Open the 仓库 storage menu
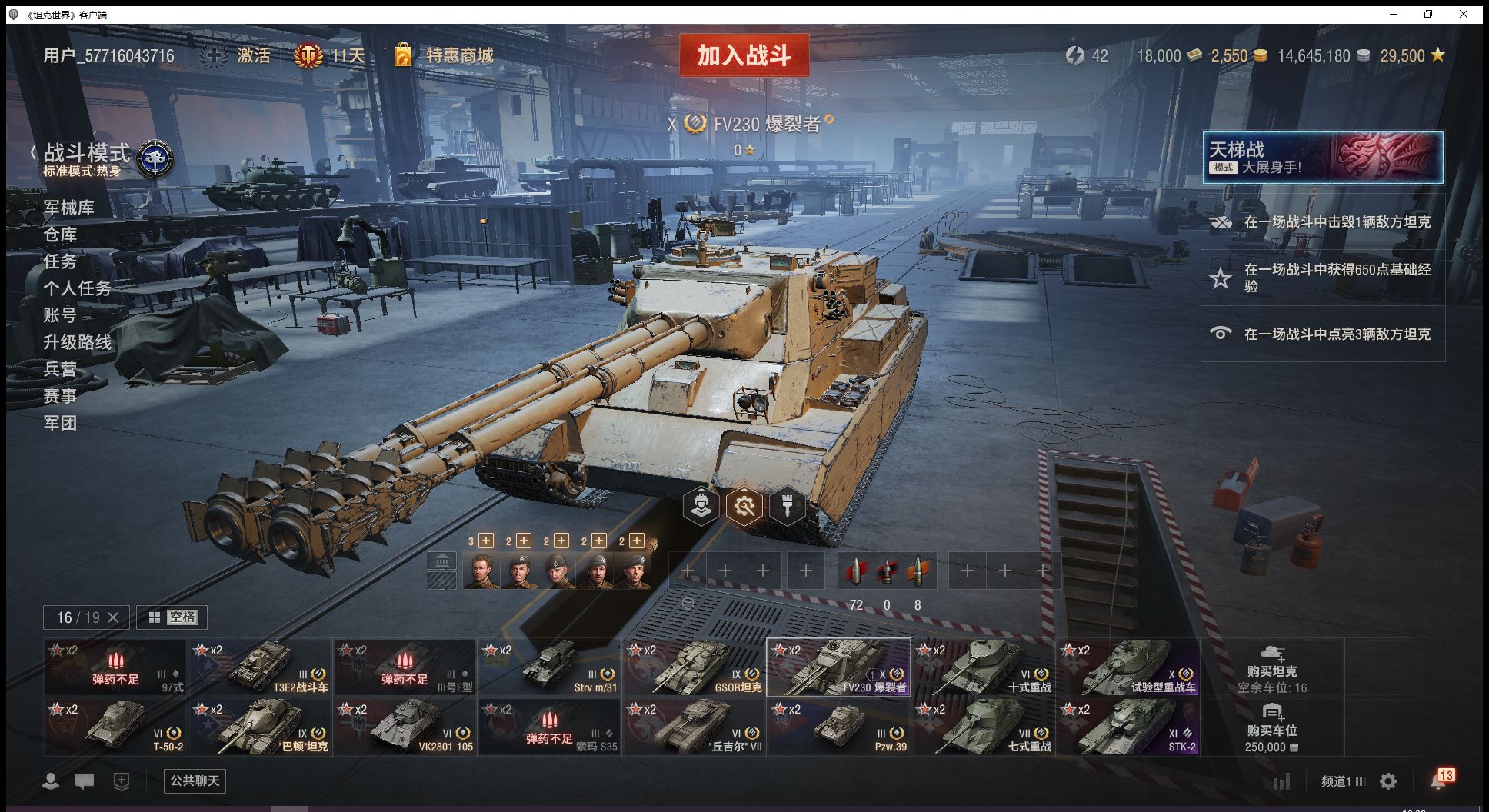 [x=60, y=235]
